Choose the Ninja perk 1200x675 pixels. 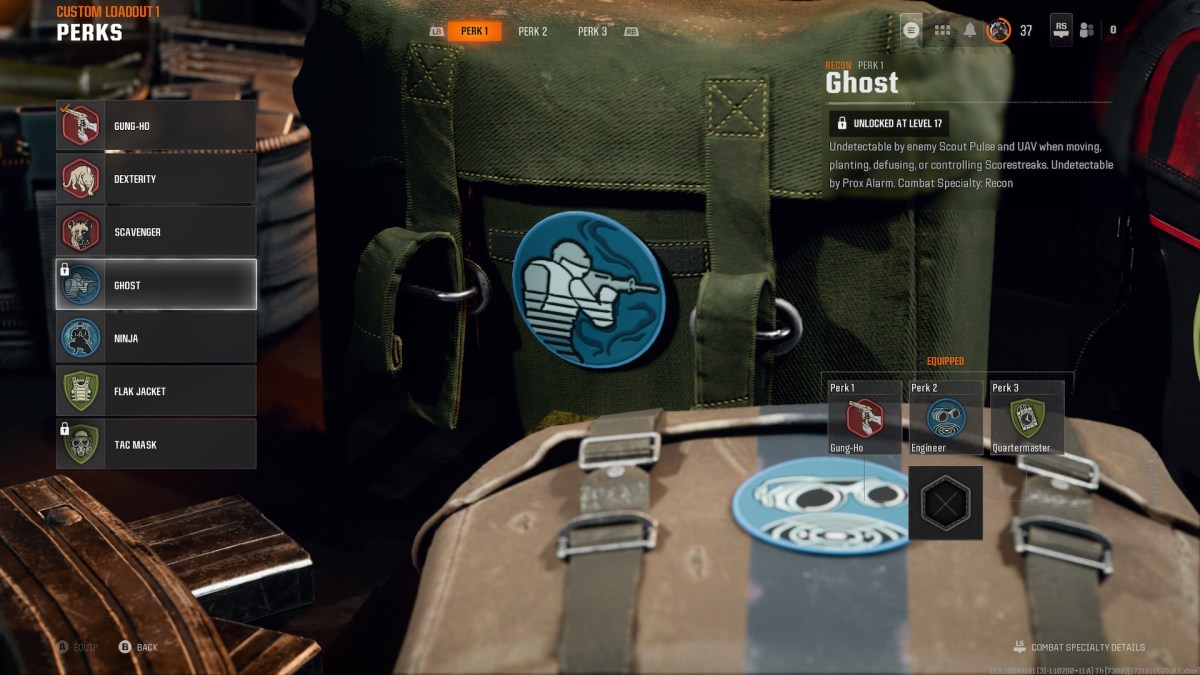(x=156, y=338)
